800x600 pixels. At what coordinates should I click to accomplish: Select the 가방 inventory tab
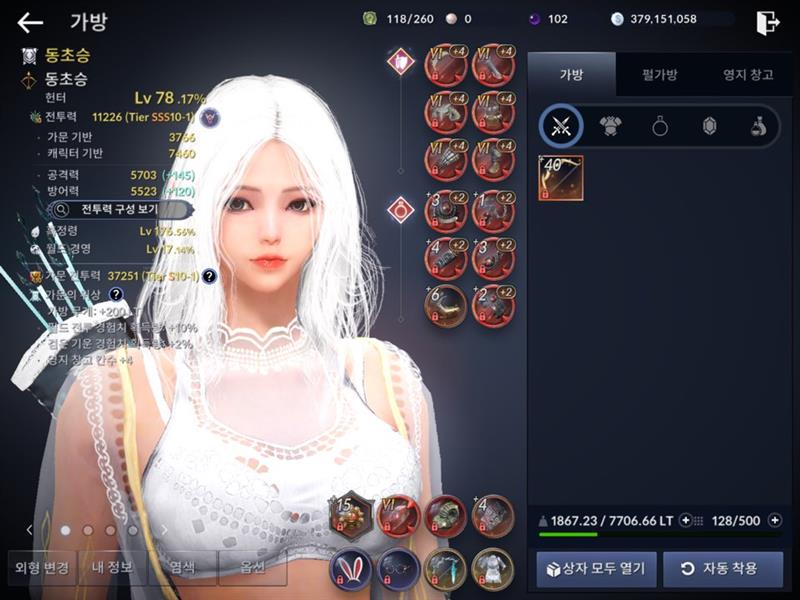coord(571,74)
